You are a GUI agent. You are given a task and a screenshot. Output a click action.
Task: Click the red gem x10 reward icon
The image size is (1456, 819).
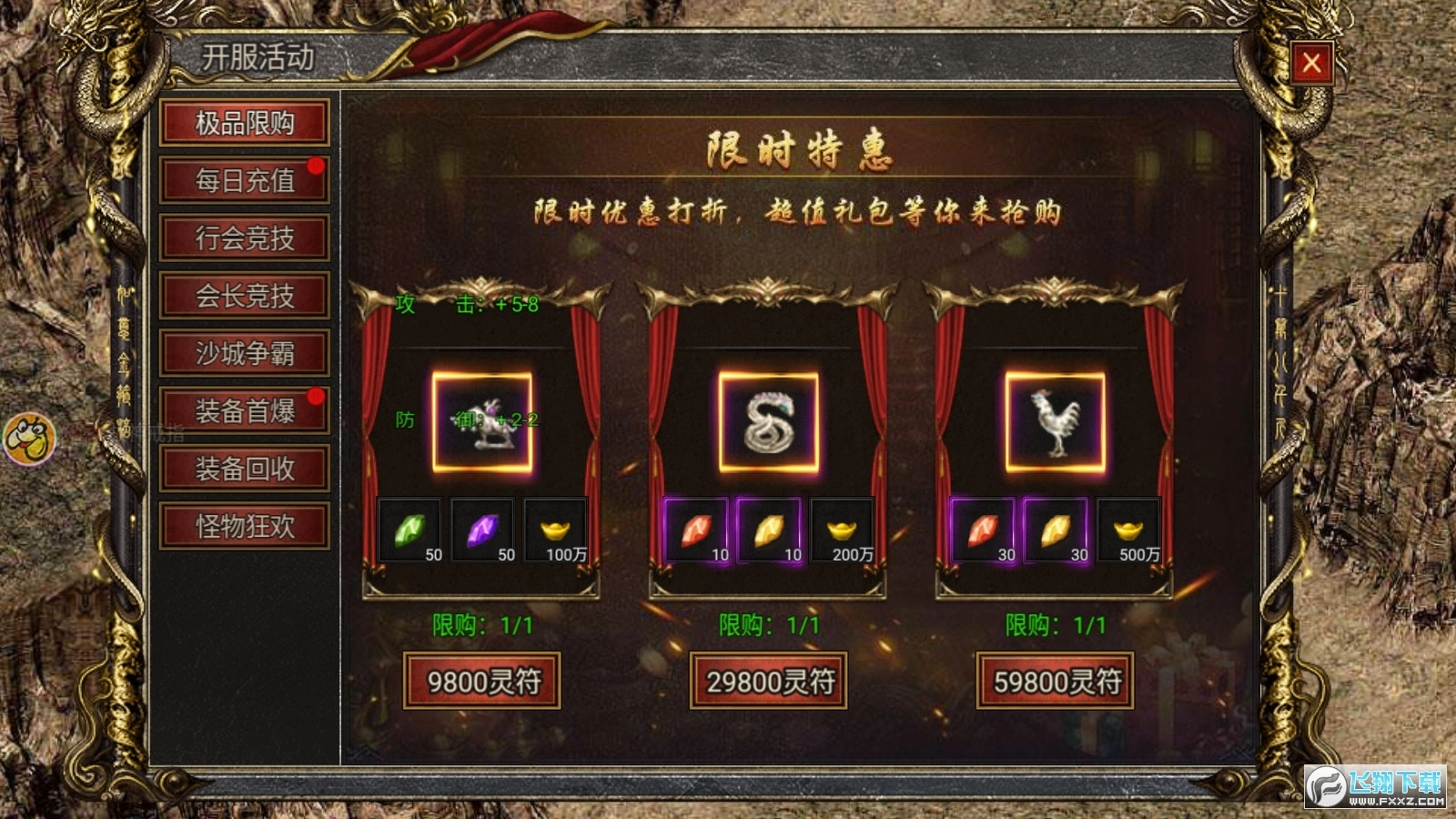(x=694, y=528)
